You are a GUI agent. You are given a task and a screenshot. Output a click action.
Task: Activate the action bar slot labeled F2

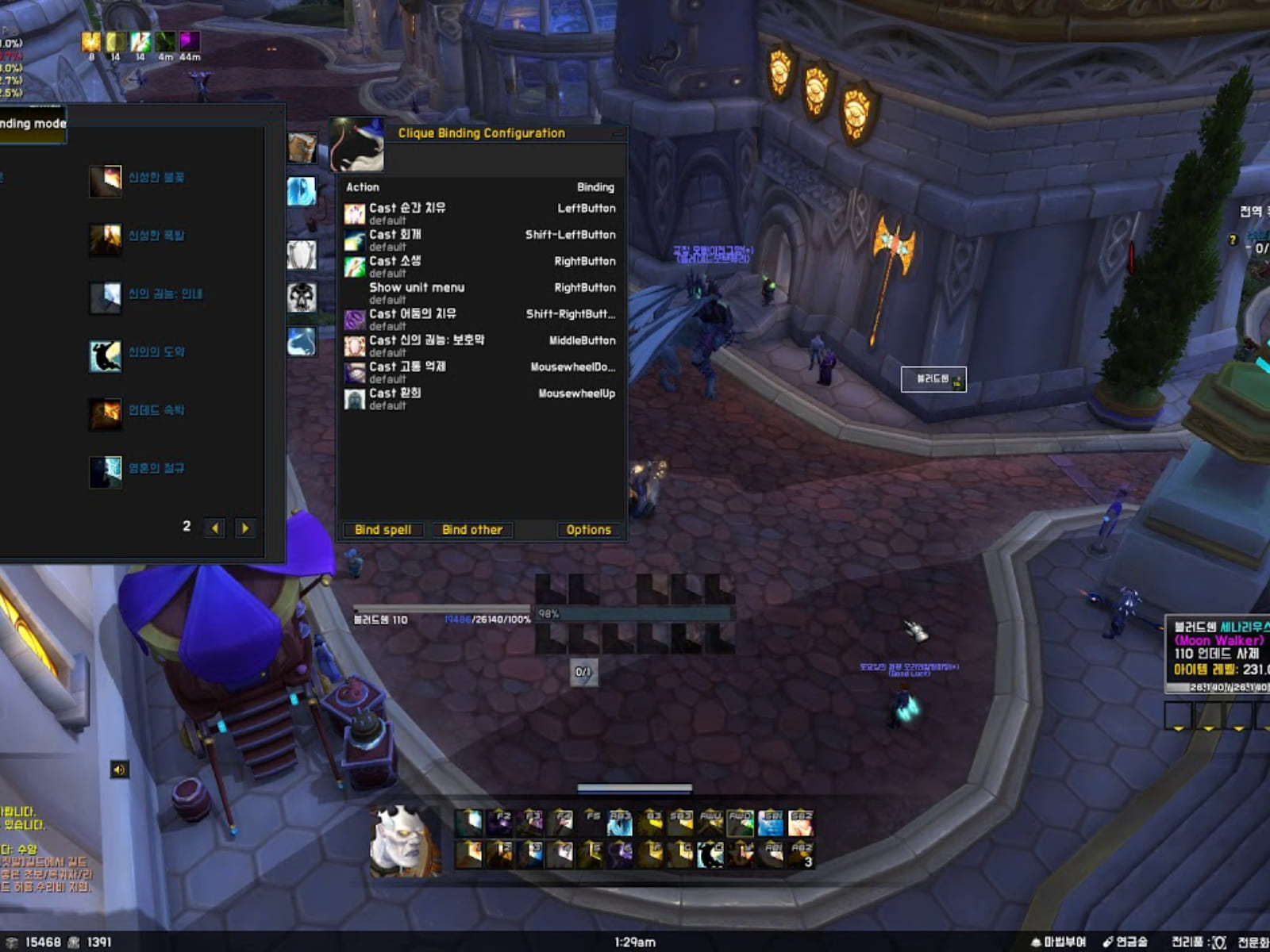point(499,823)
